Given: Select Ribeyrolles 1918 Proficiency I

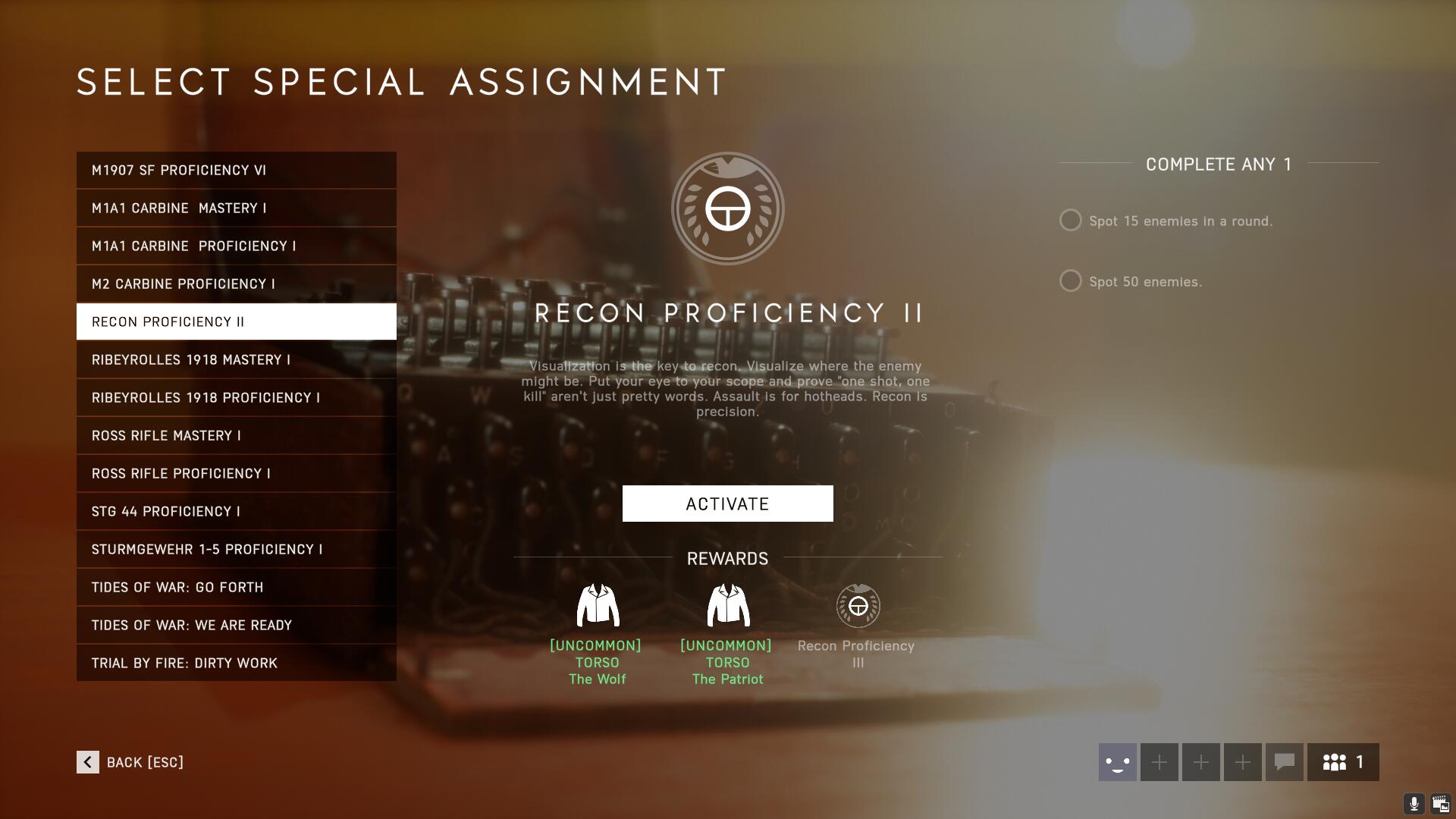Looking at the screenshot, I should tap(236, 397).
